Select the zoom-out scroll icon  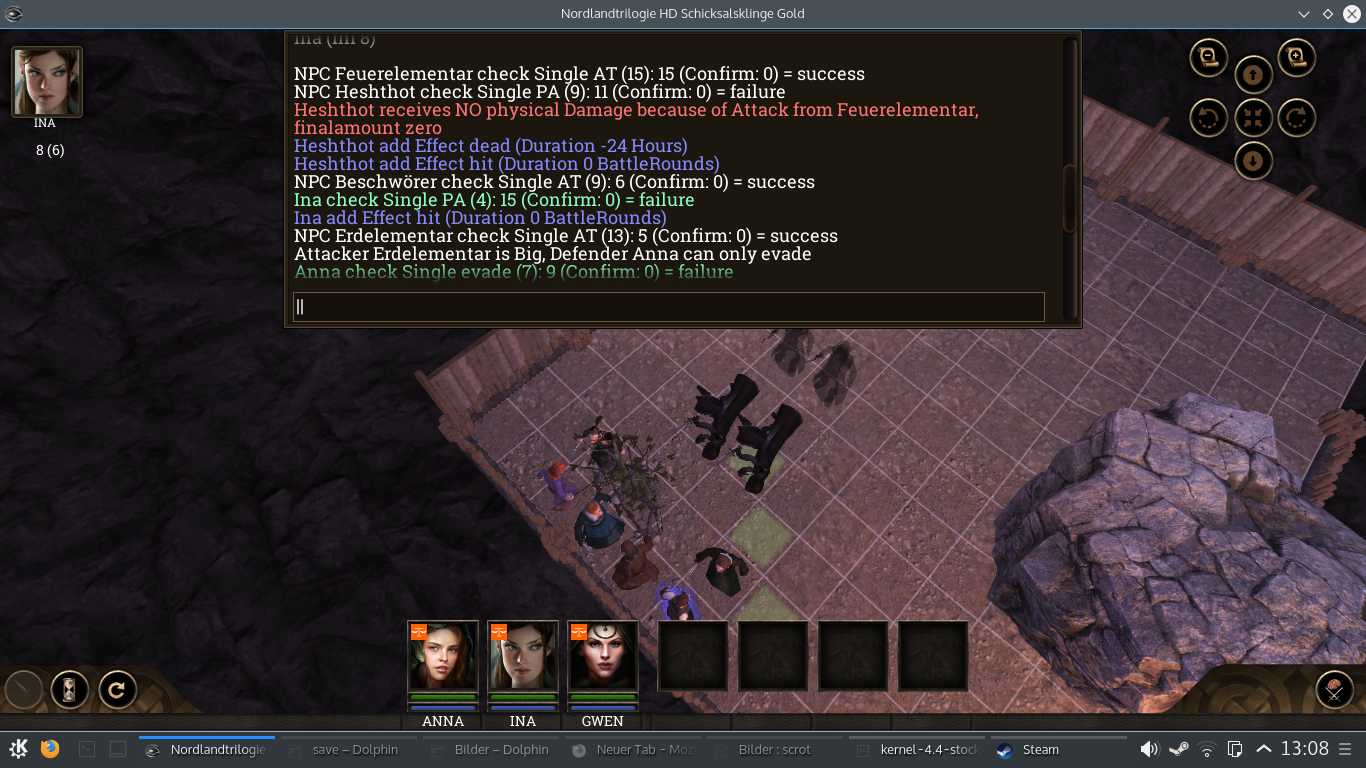(x=1208, y=58)
